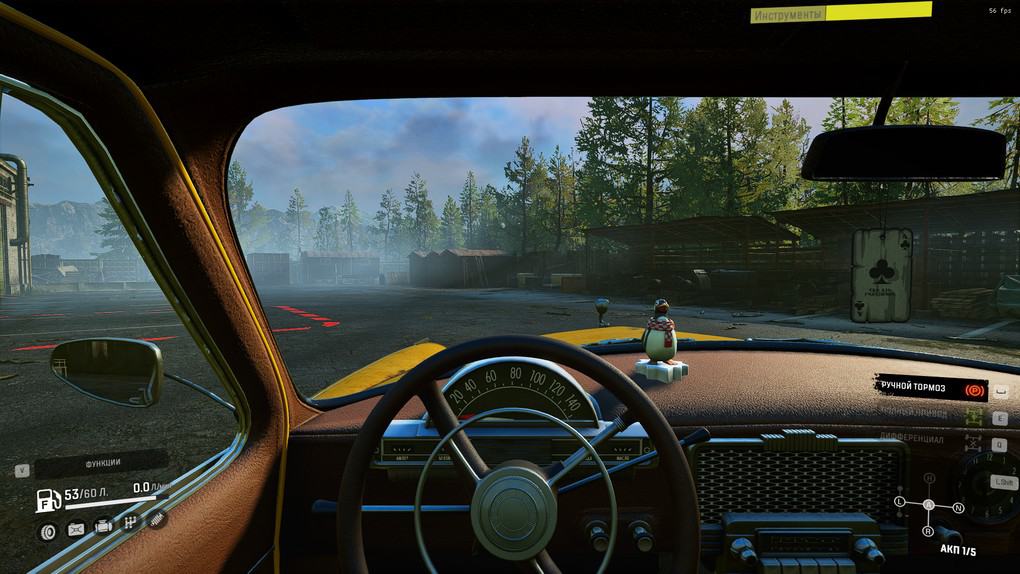The image size is (1020, 574).
Task: Select the L low gear node
Action: click(899, 500)
